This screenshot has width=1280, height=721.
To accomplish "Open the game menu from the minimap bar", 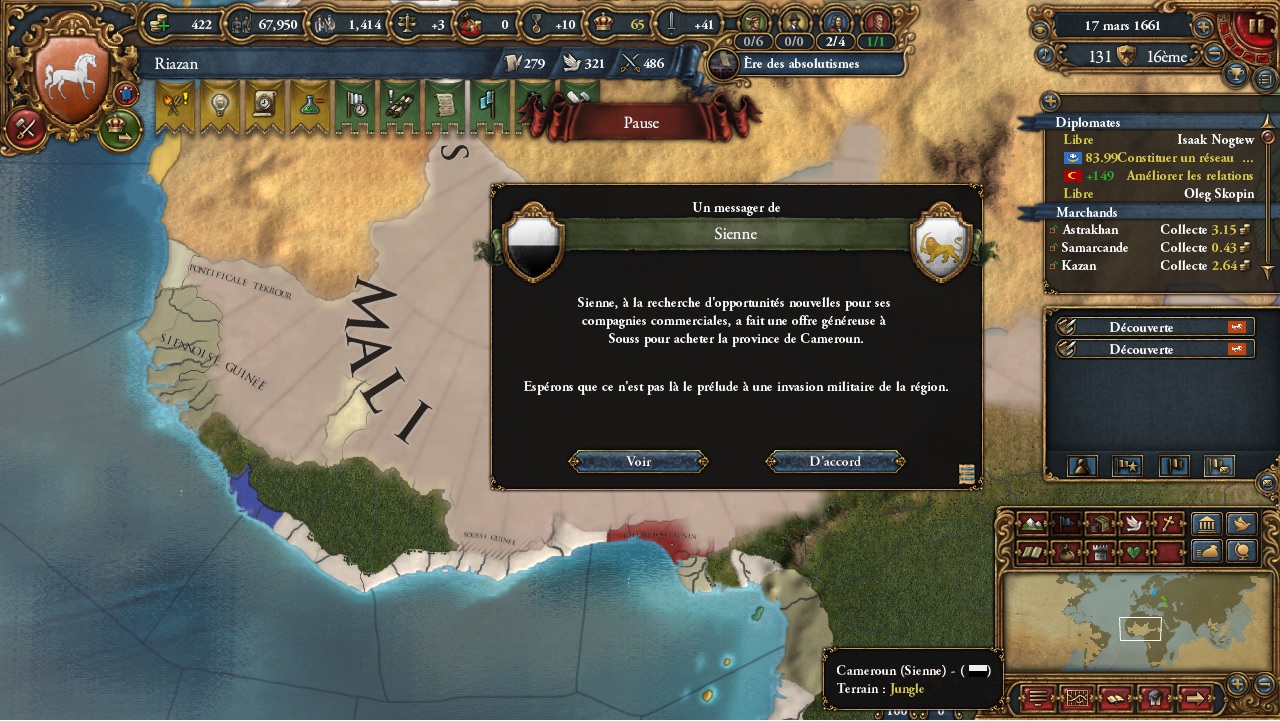I will click(x=1037, y=699).
